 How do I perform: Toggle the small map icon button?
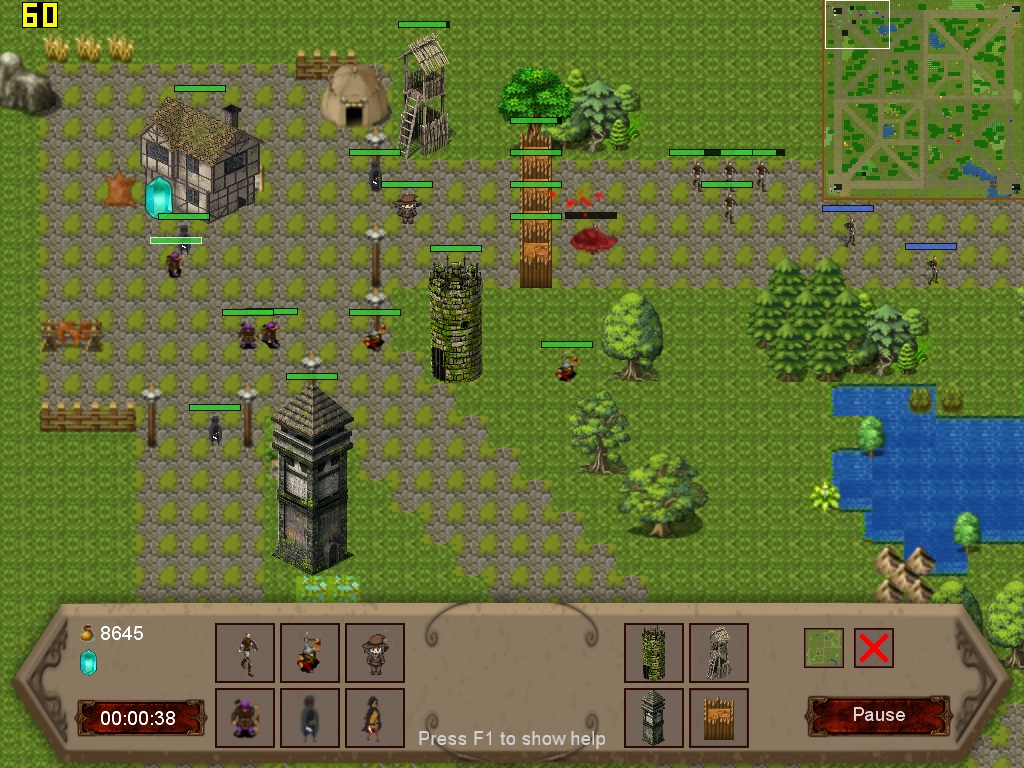coord(824,648)
